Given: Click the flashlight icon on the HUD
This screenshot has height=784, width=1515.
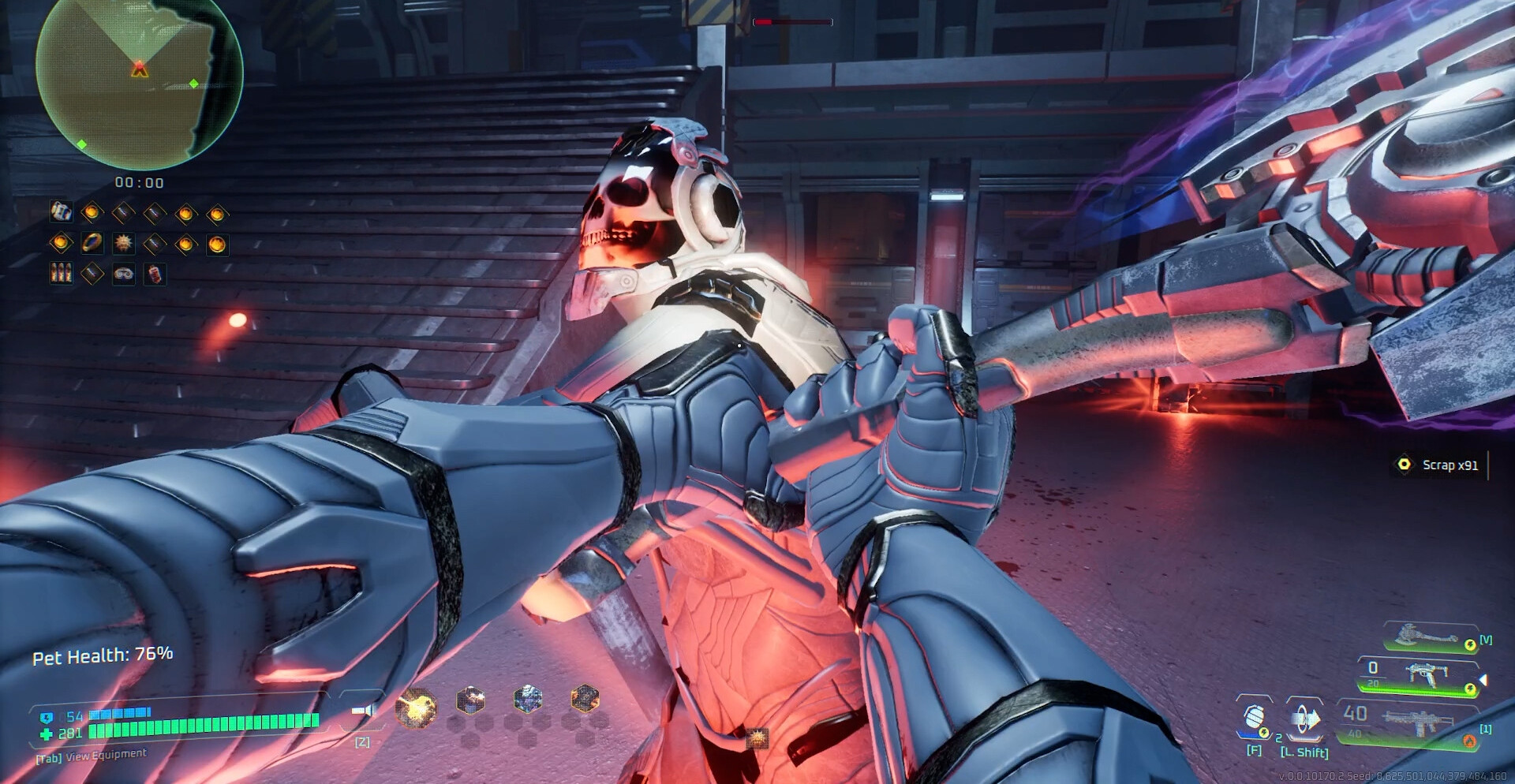Looking at the screenshot, I should (363, 711).
